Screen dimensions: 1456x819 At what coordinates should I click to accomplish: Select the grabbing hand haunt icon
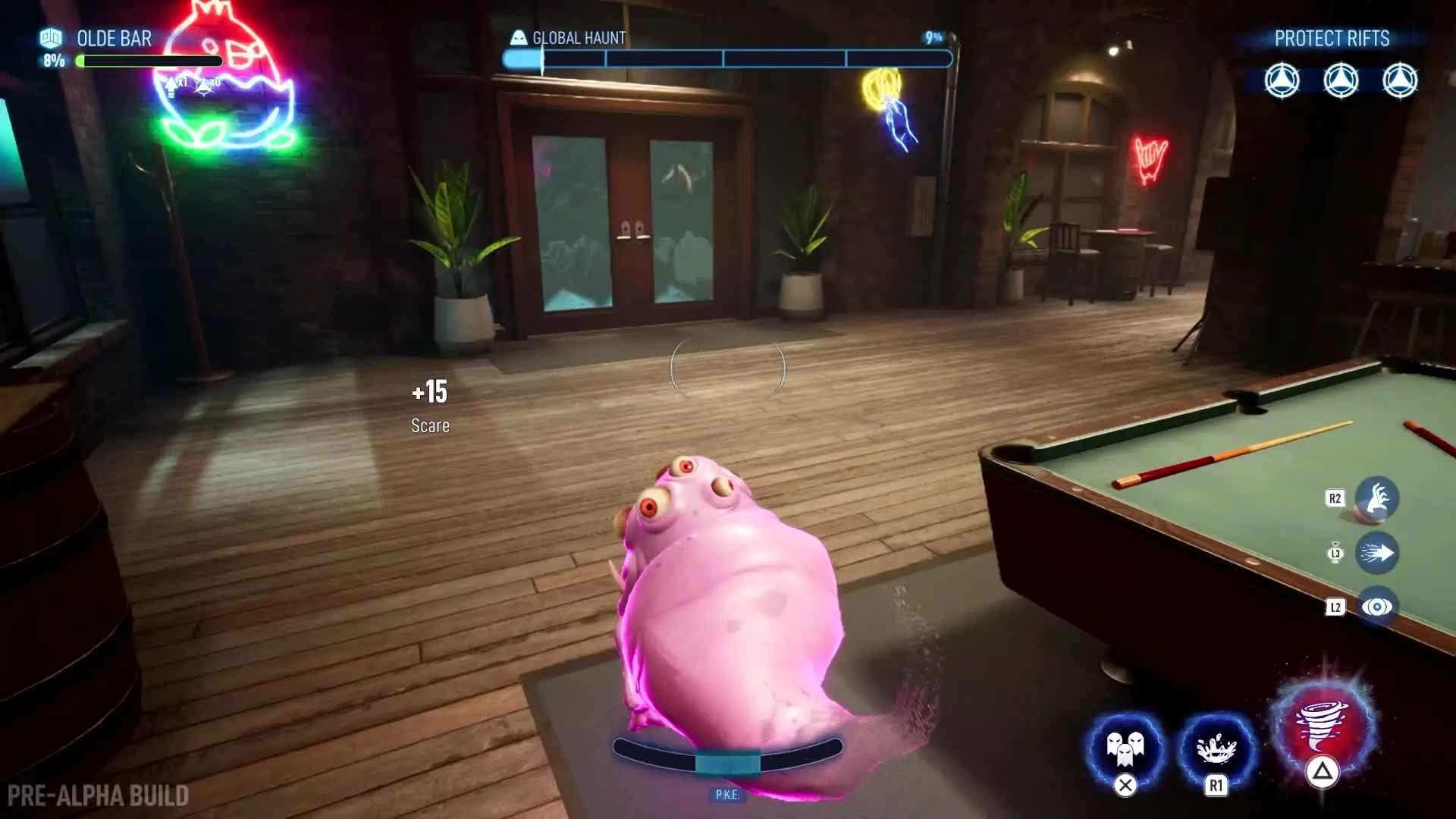coord(1376,498)
